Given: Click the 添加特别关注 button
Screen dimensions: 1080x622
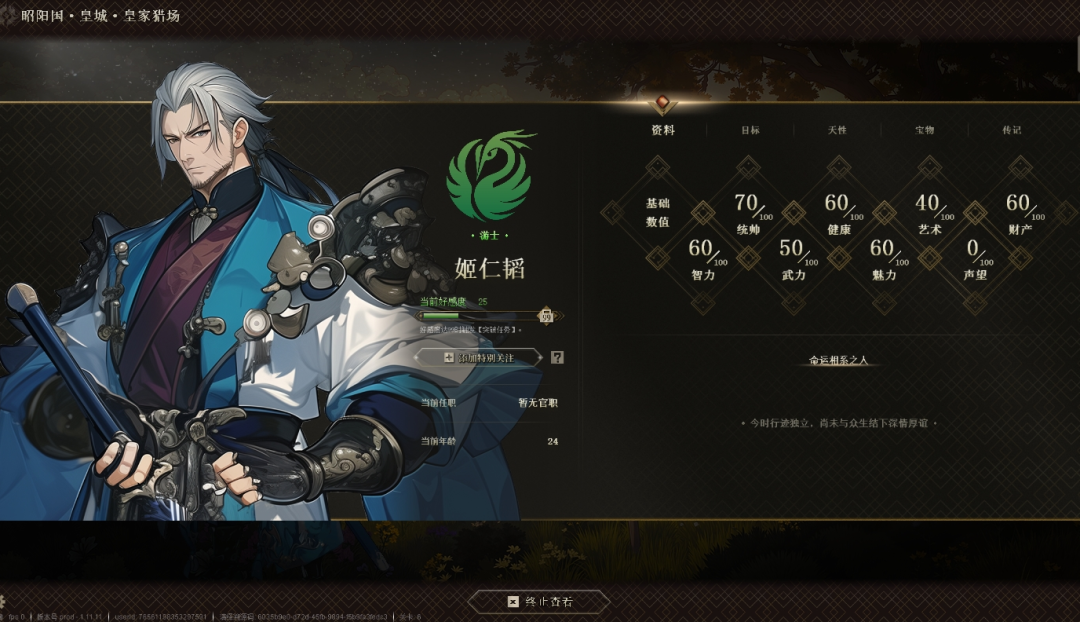Looking at the screenshot, I should [479, 357].
